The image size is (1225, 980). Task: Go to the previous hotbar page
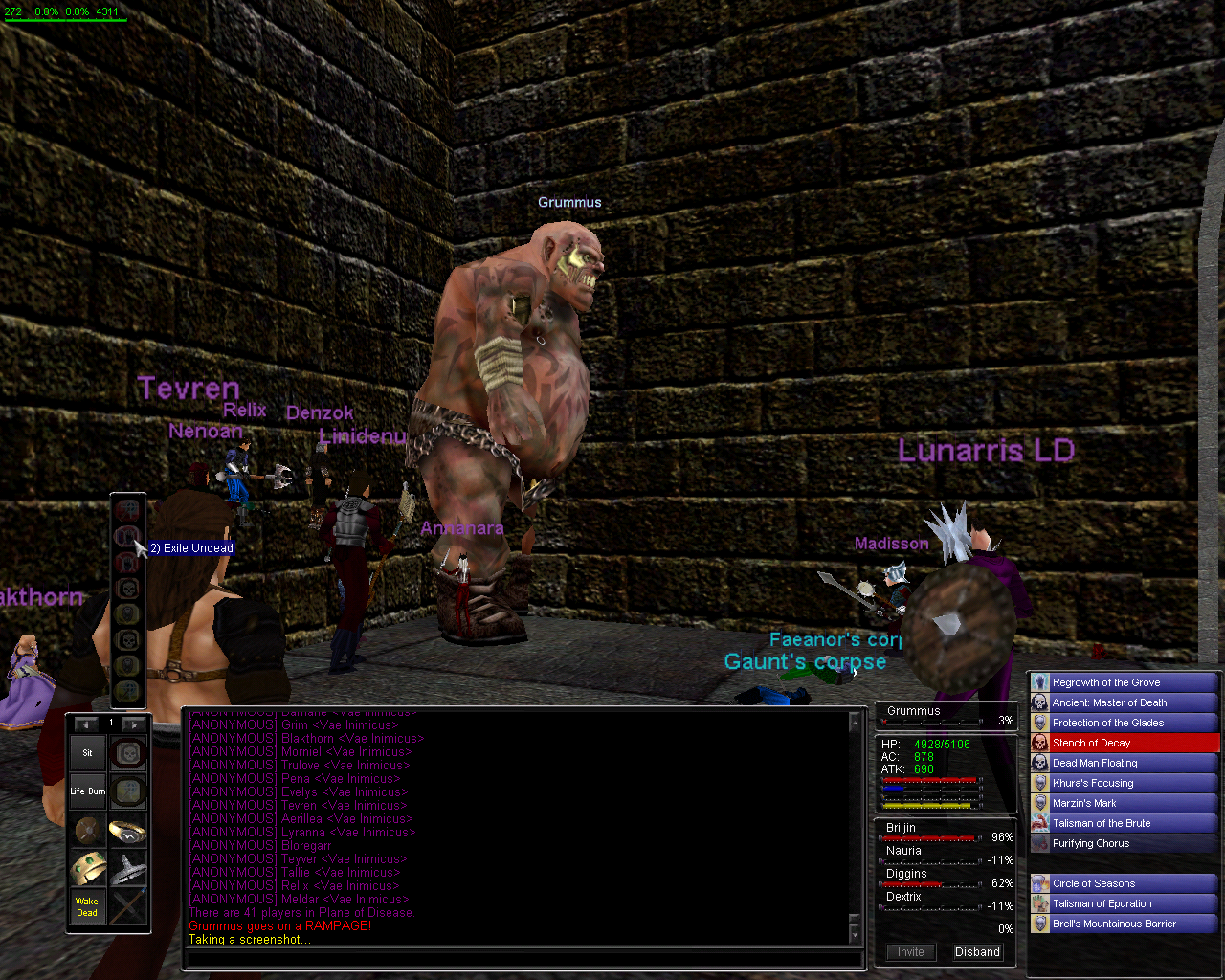point(86,724)
